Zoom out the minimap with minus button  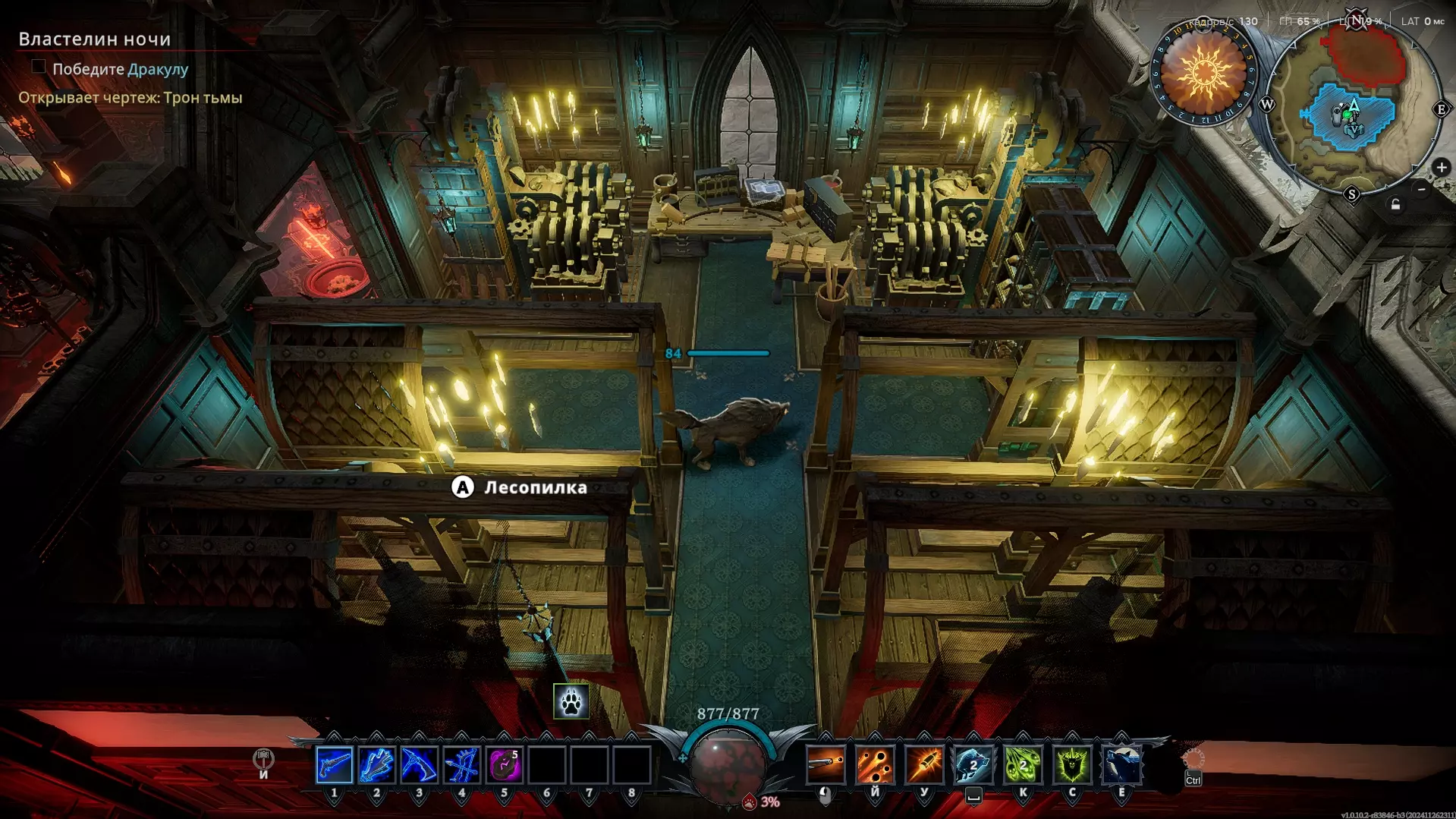[1422, 189]
